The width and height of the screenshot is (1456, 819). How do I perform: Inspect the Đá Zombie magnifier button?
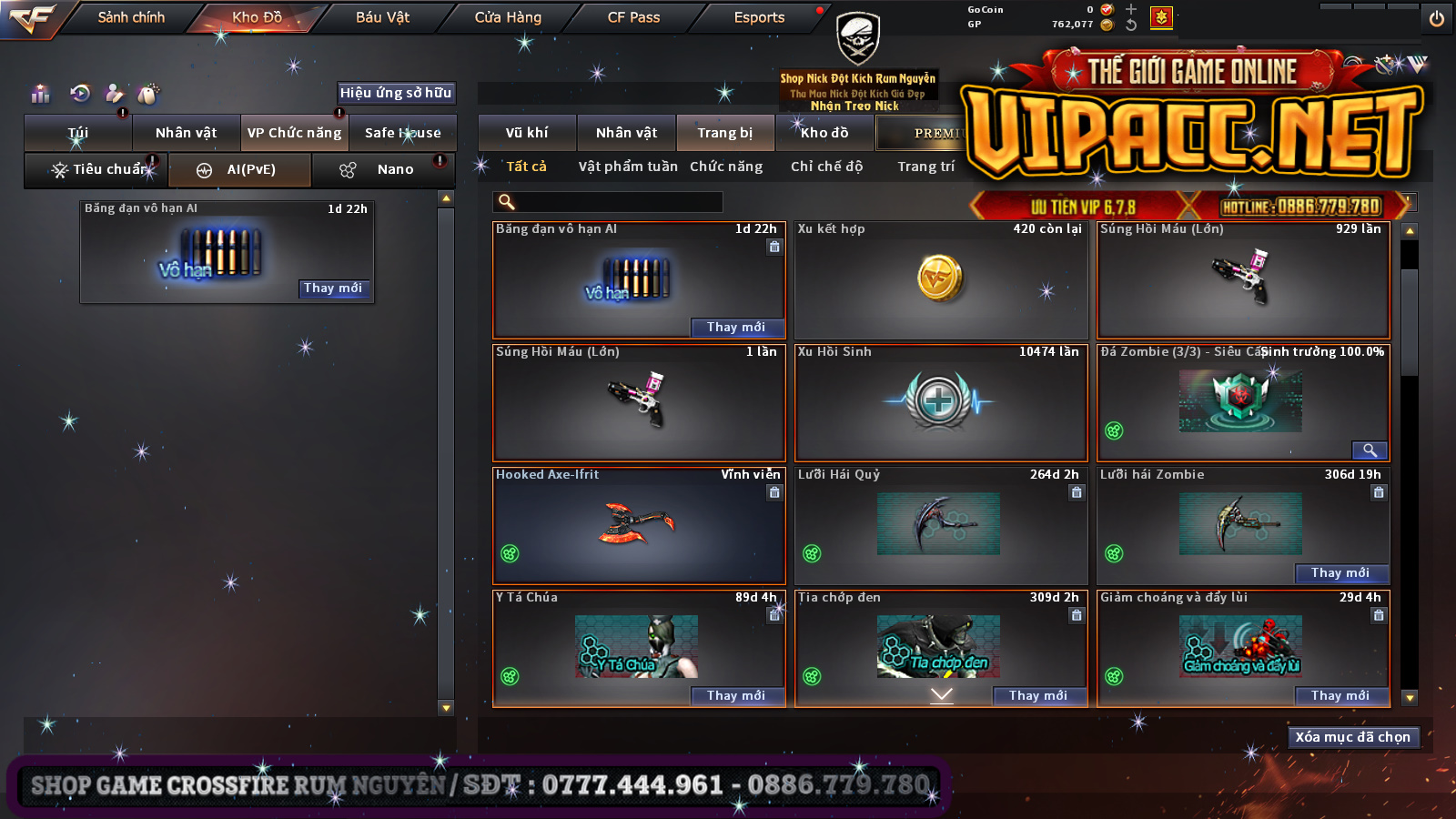(1369, 450)
